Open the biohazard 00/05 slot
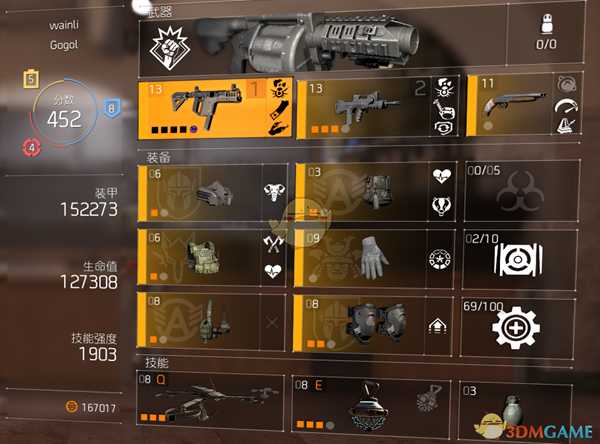The height and width of the screenshot is (444, 600). [521, 191]
